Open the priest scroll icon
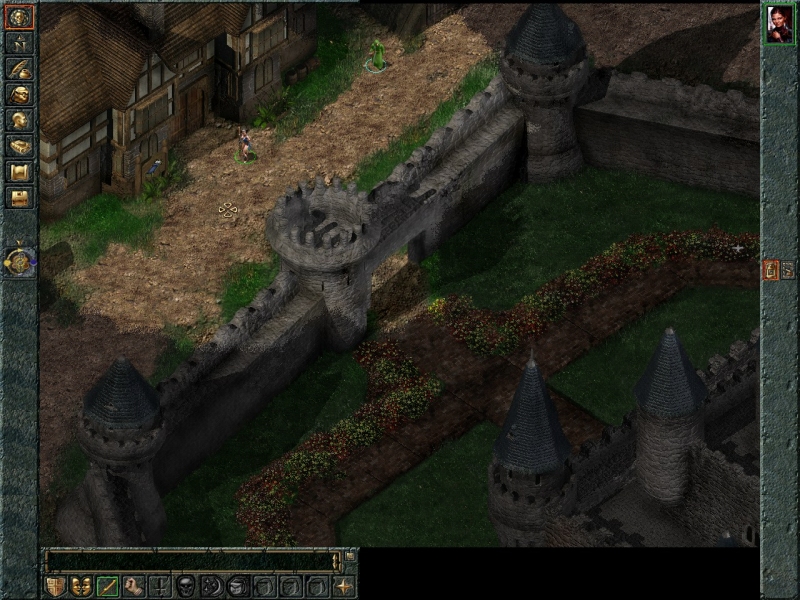Image resolution: width=800 pixels, height=600 pixels. [19, 172]
